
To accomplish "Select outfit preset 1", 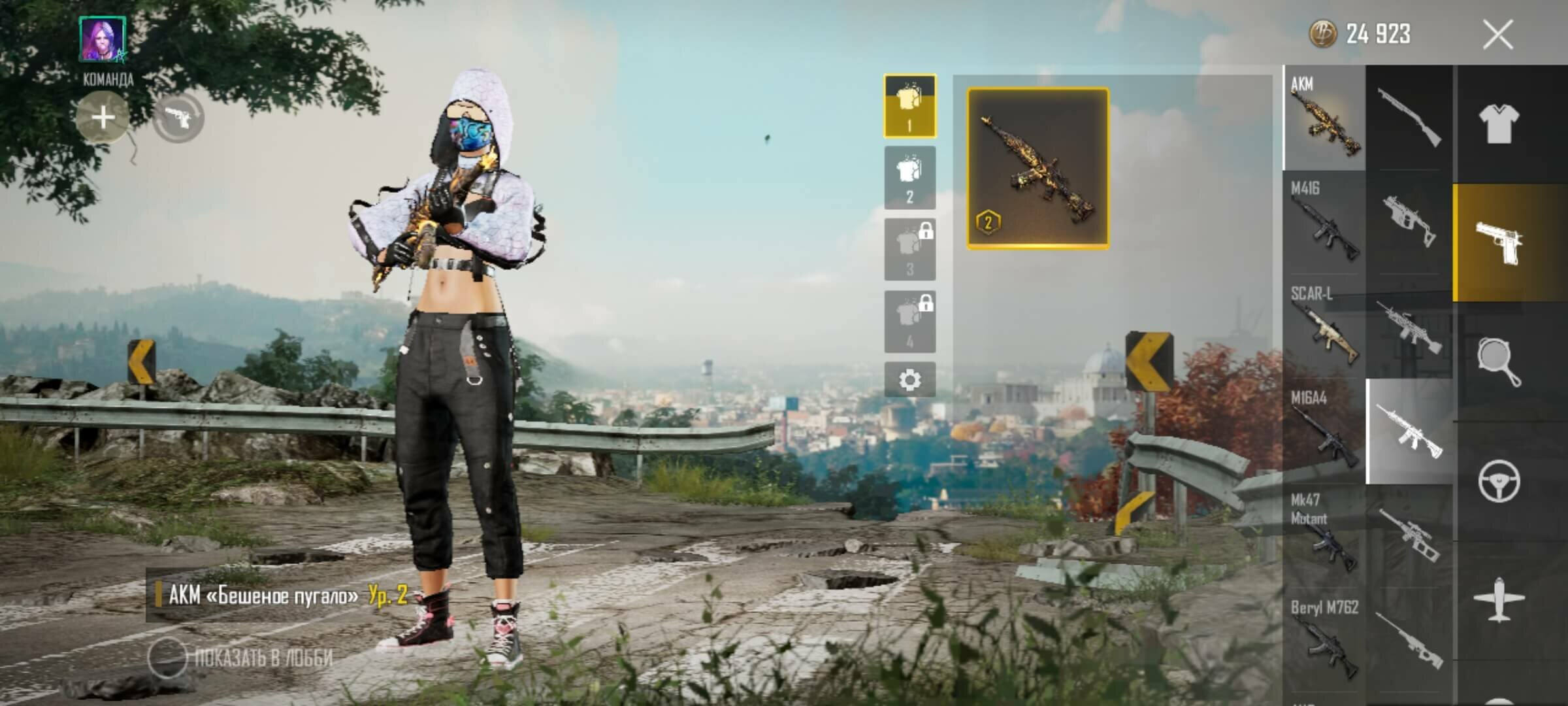I will point(909,106).
